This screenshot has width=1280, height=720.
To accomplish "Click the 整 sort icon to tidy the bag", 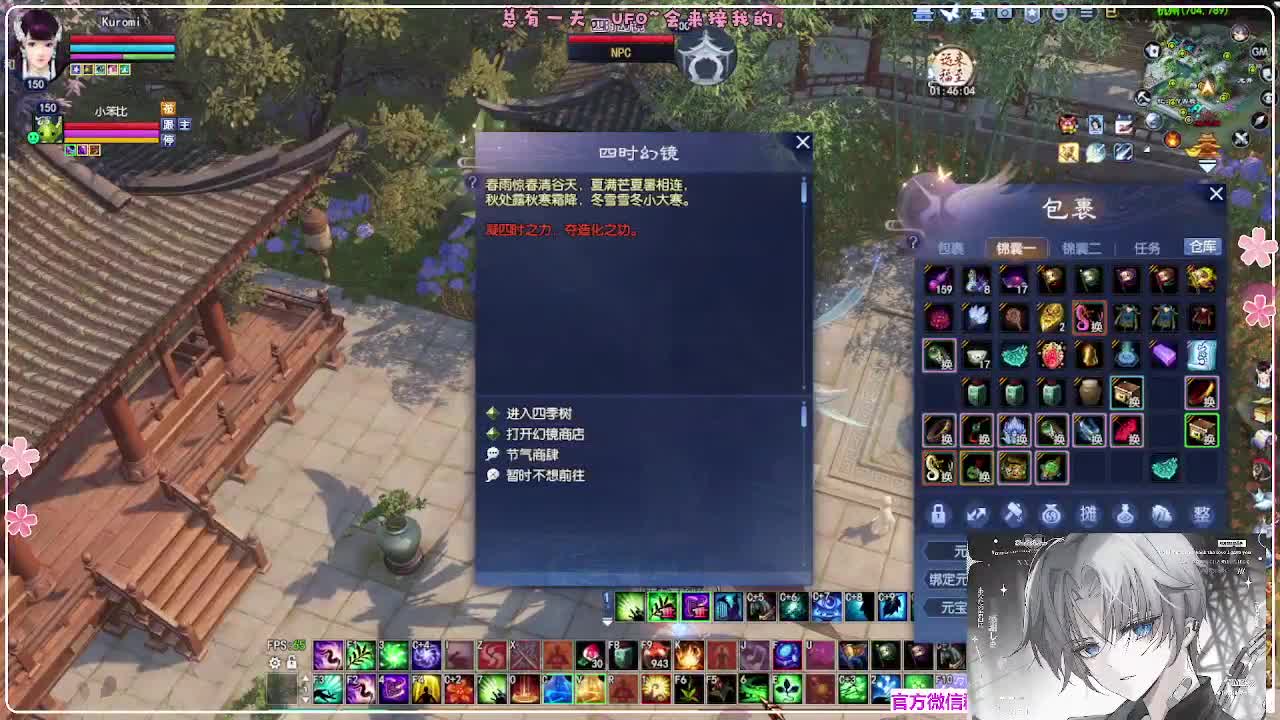I will tap(1202, 514).
